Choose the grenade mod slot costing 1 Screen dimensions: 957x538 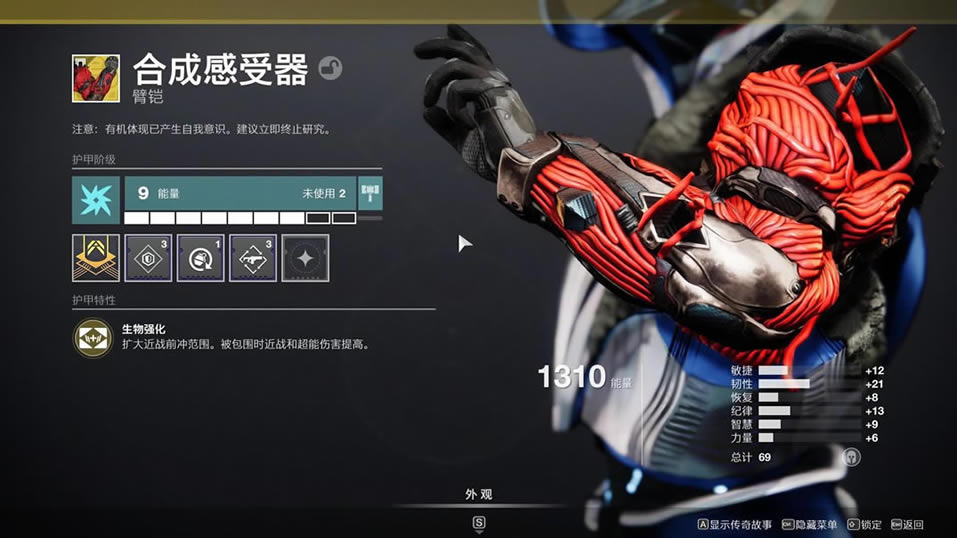click(x=200, y=258)
